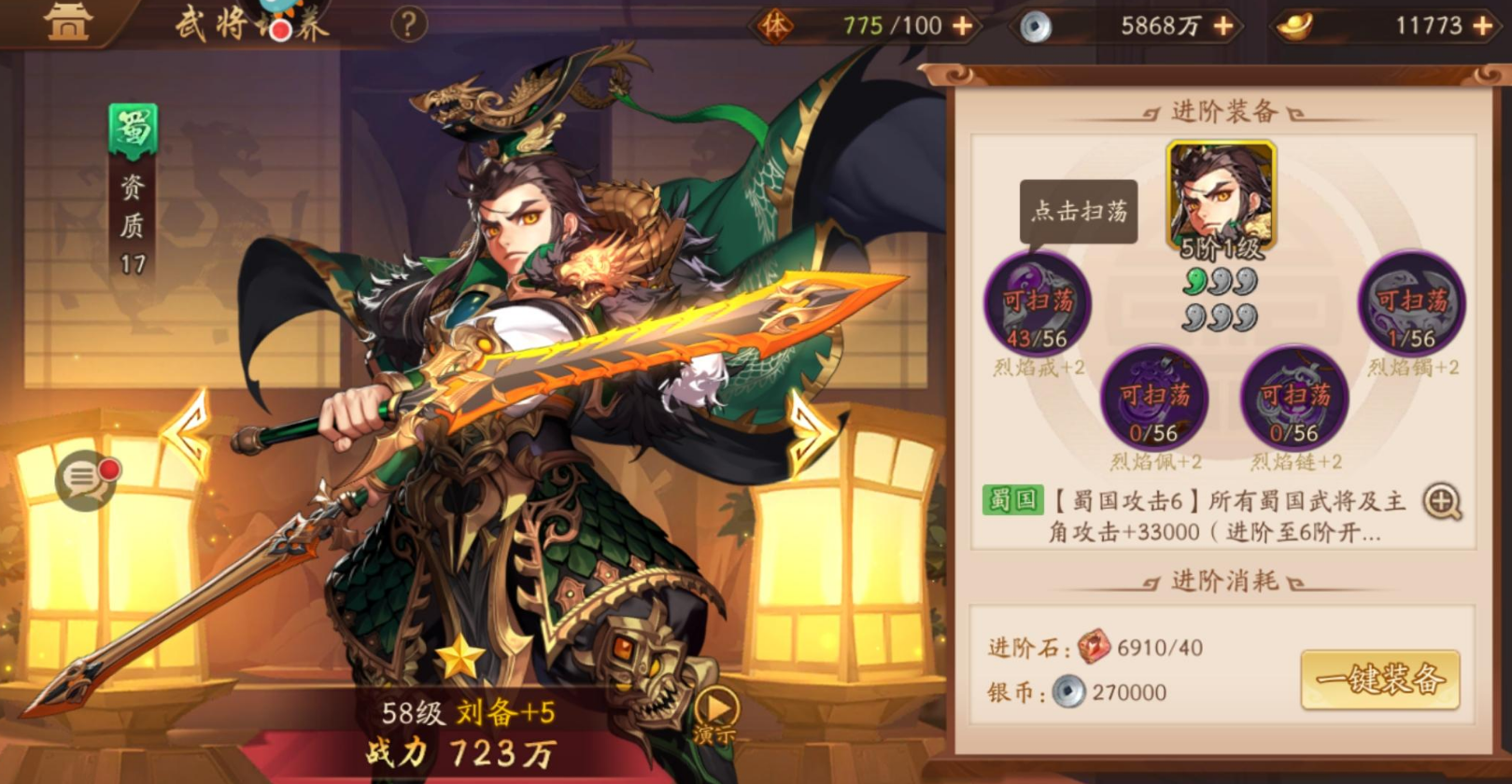
Task: Click the right arrow to switch character
Action: pyautogui.click(x=810, y=420)
